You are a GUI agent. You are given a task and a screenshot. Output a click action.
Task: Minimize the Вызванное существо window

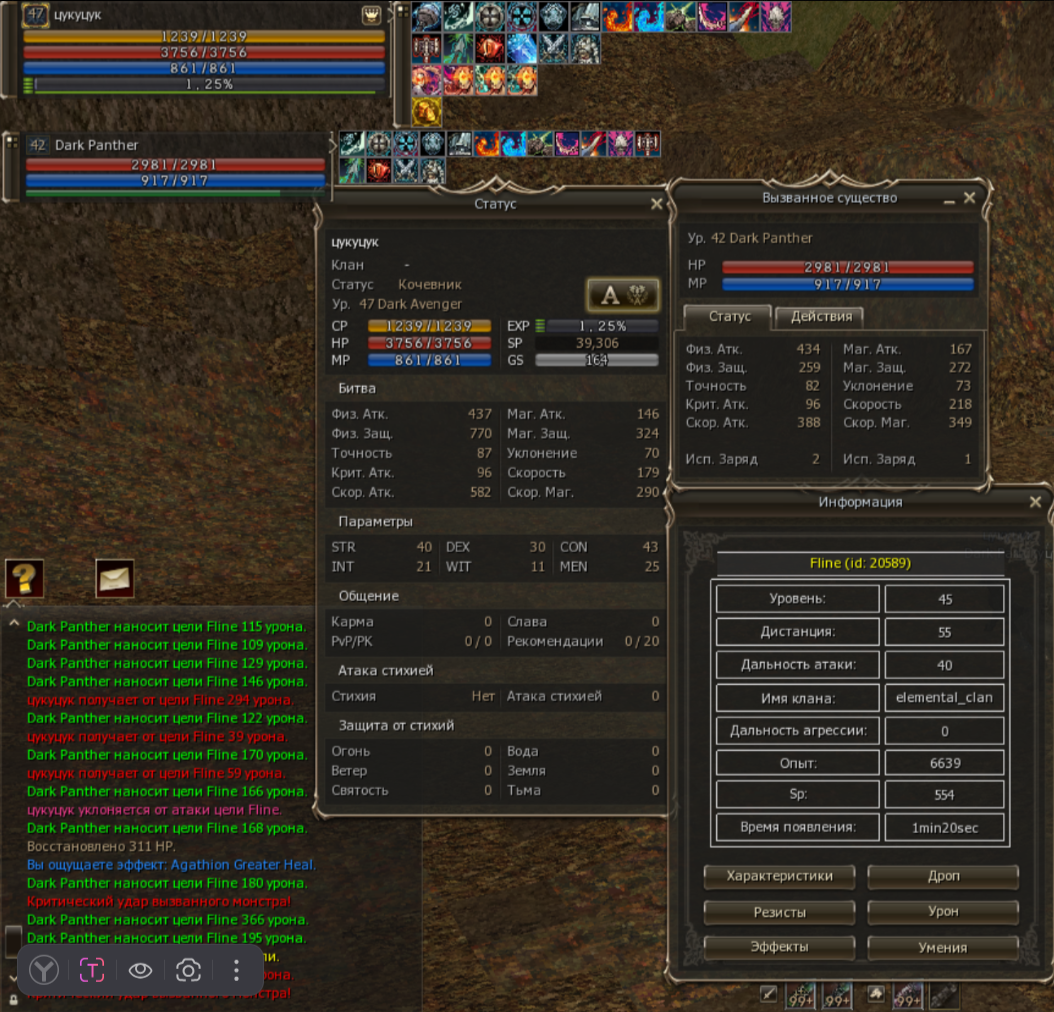tap(948, 200)
